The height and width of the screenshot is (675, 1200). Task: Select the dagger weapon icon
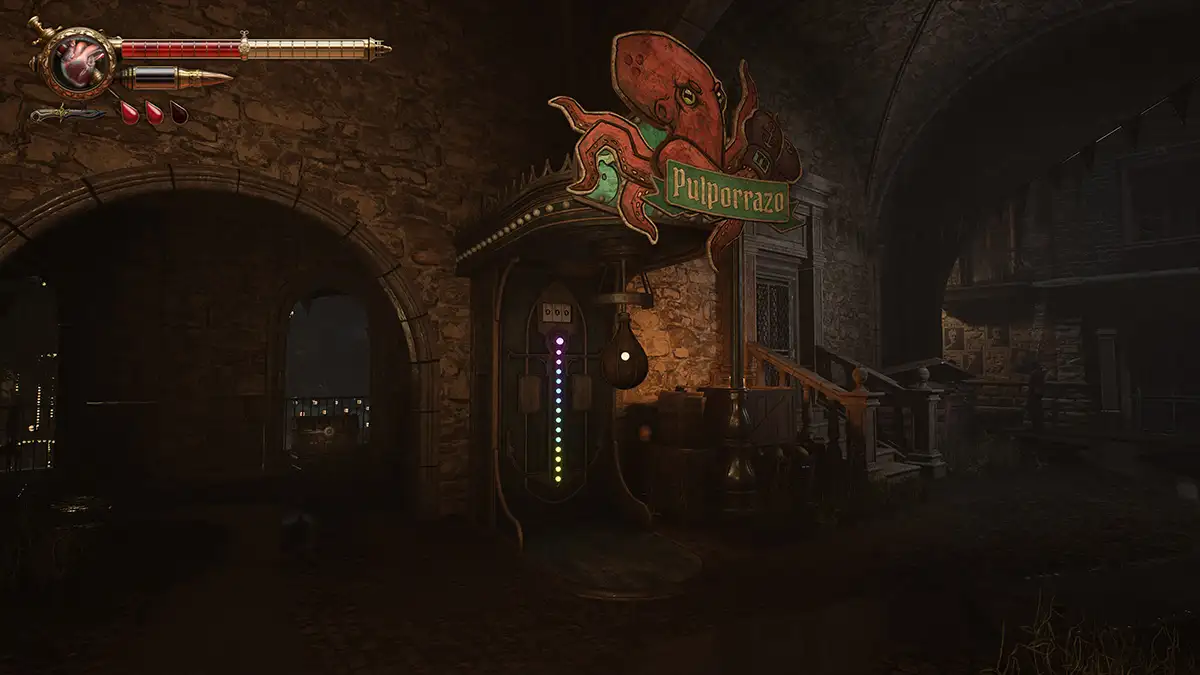coord(66,114)
